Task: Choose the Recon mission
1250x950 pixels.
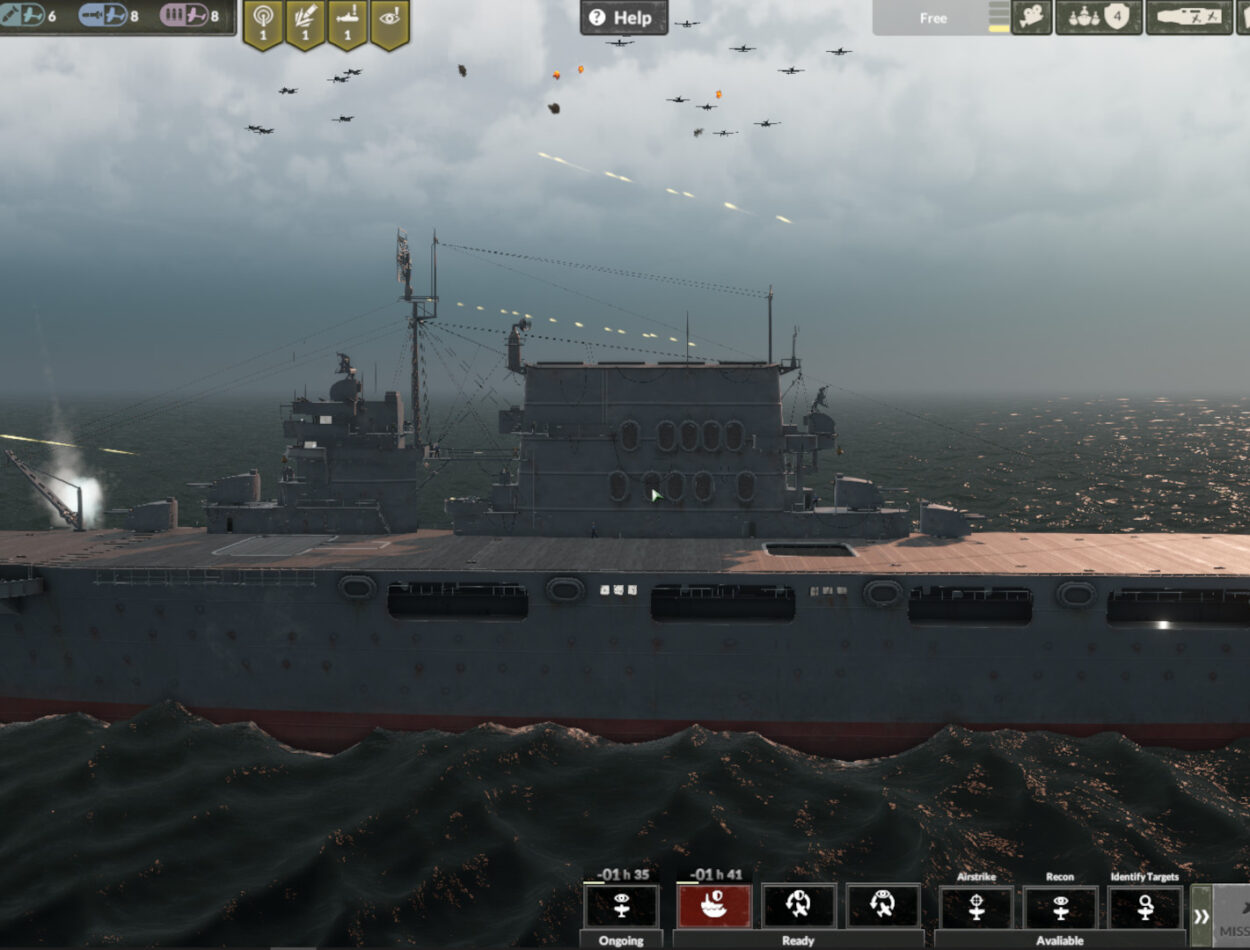Action: pyautogui.click(x=1060, y=906)
